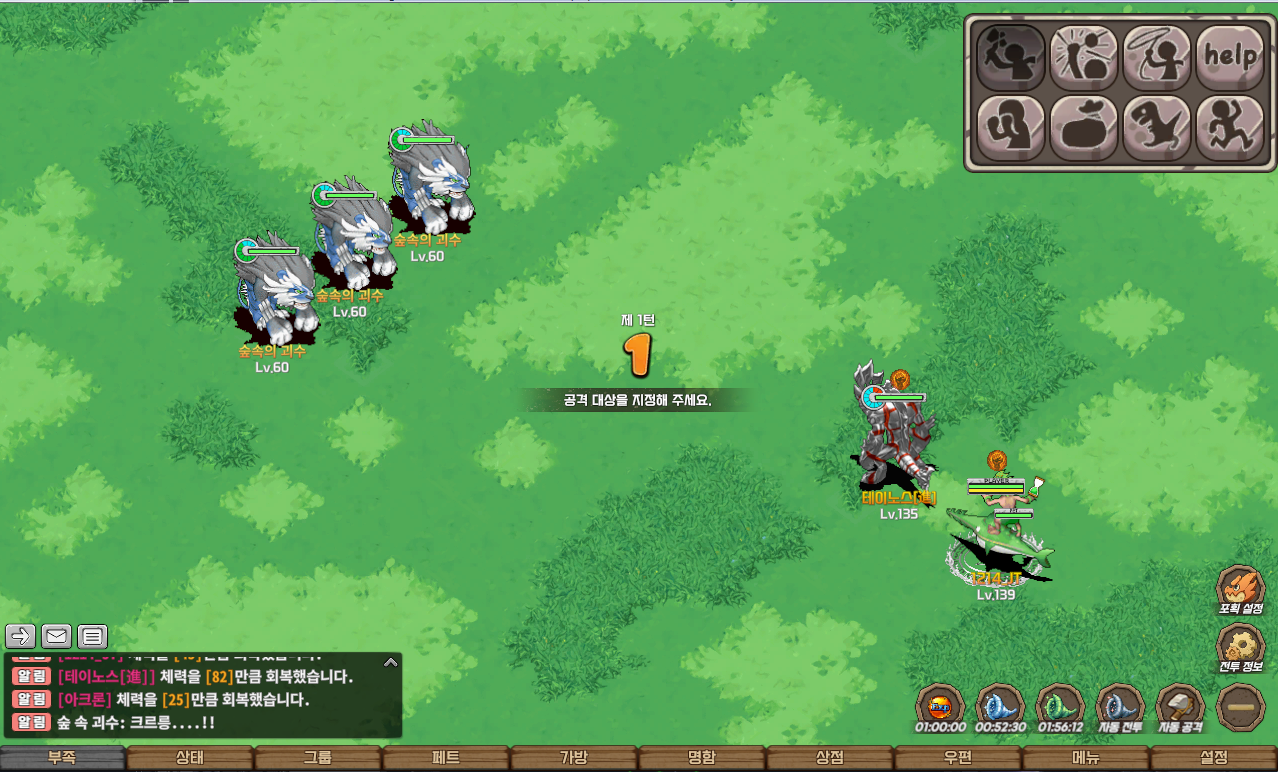Open the 상태 status tab
This screenshot has height=772, width=1278.
(x=190, y=758)
